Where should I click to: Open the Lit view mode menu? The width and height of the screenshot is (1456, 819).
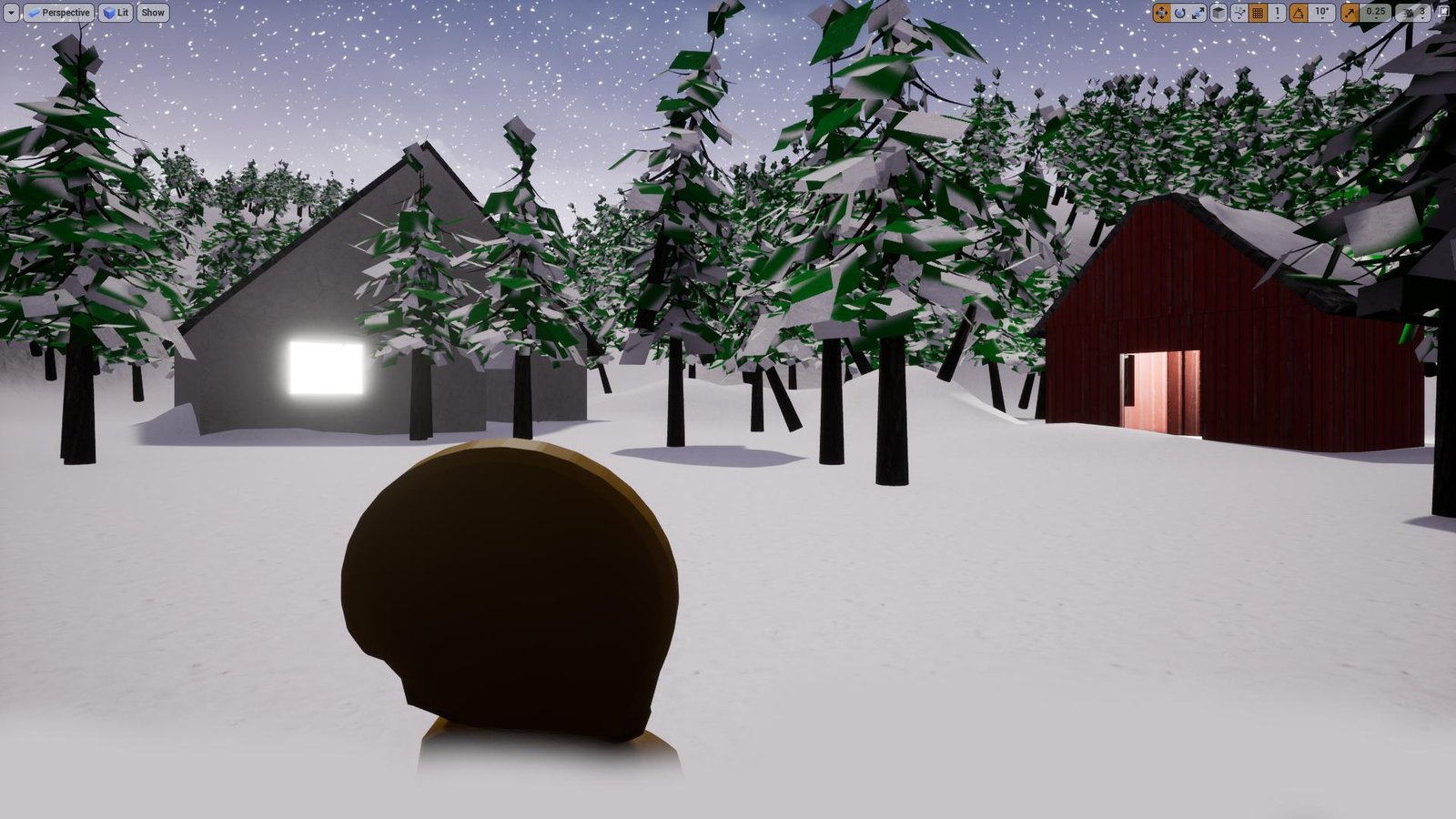[x=115, y=12]
